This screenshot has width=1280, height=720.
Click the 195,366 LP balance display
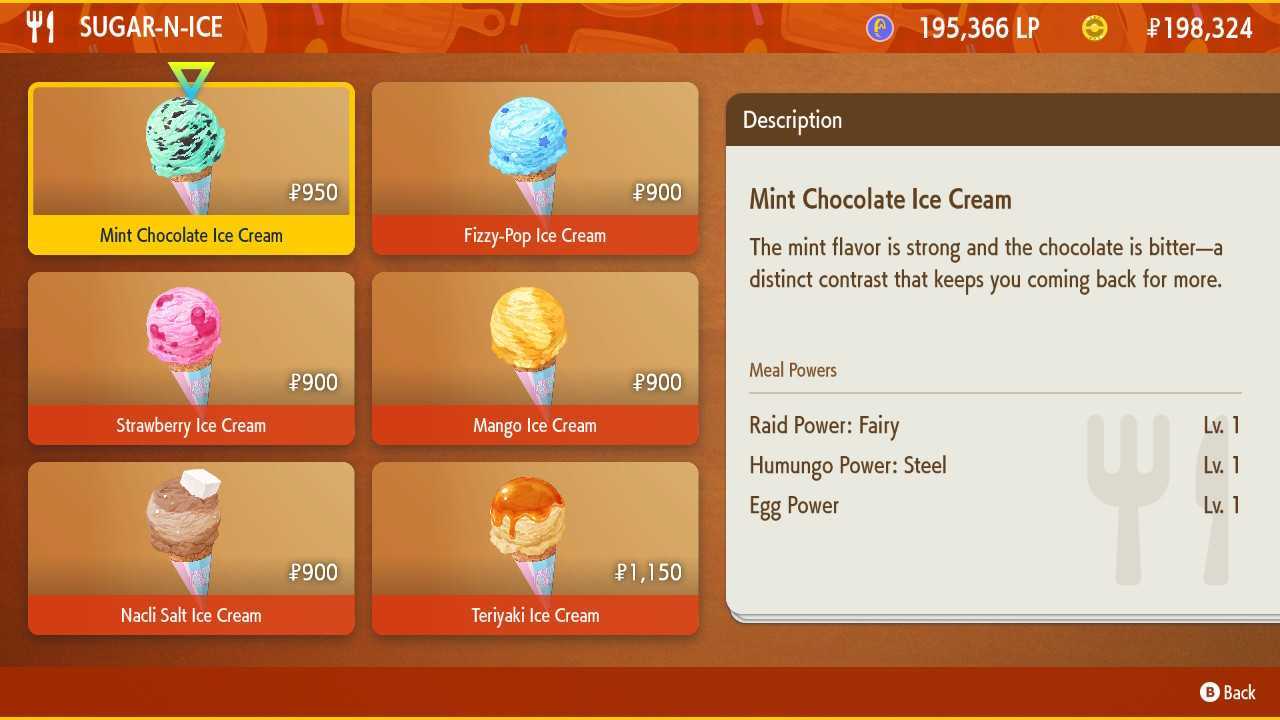977,27
